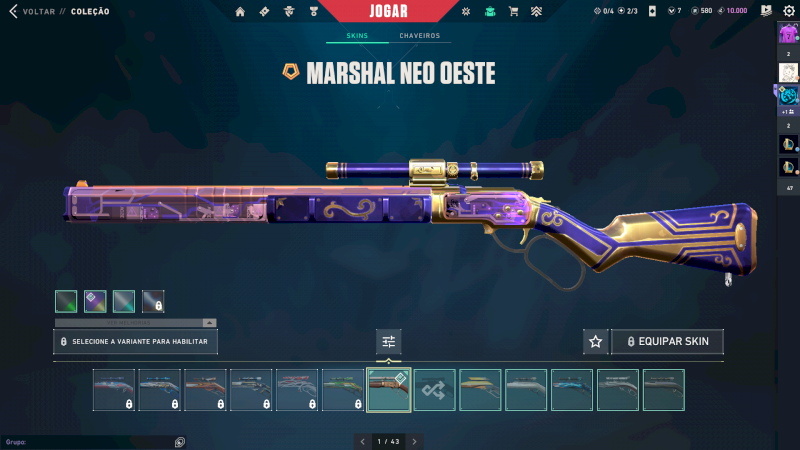
Task: Switch to the Chaveiros tab
Action: pyautogui.click(x=419, y=36)
